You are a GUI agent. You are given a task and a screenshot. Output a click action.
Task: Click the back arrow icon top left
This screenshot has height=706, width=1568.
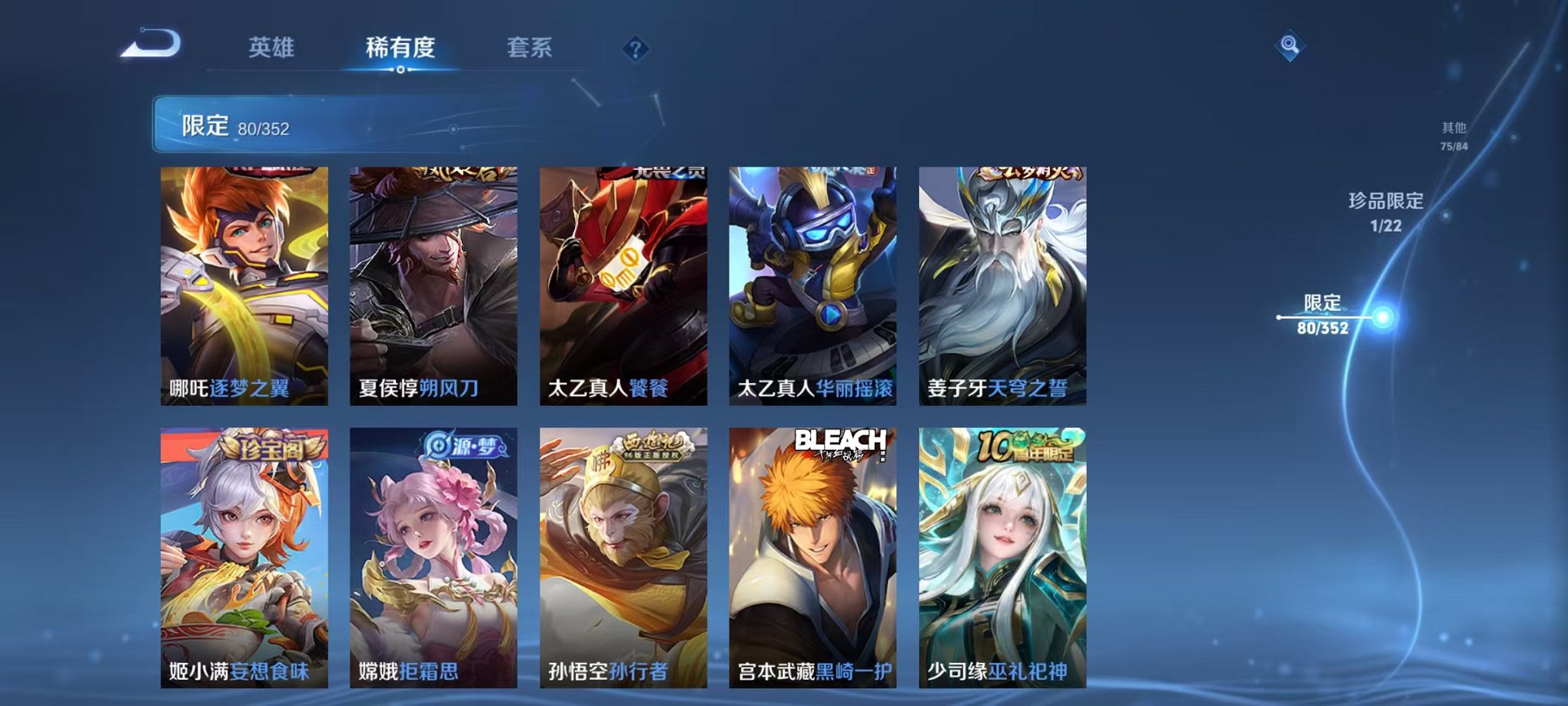point(149,44)
